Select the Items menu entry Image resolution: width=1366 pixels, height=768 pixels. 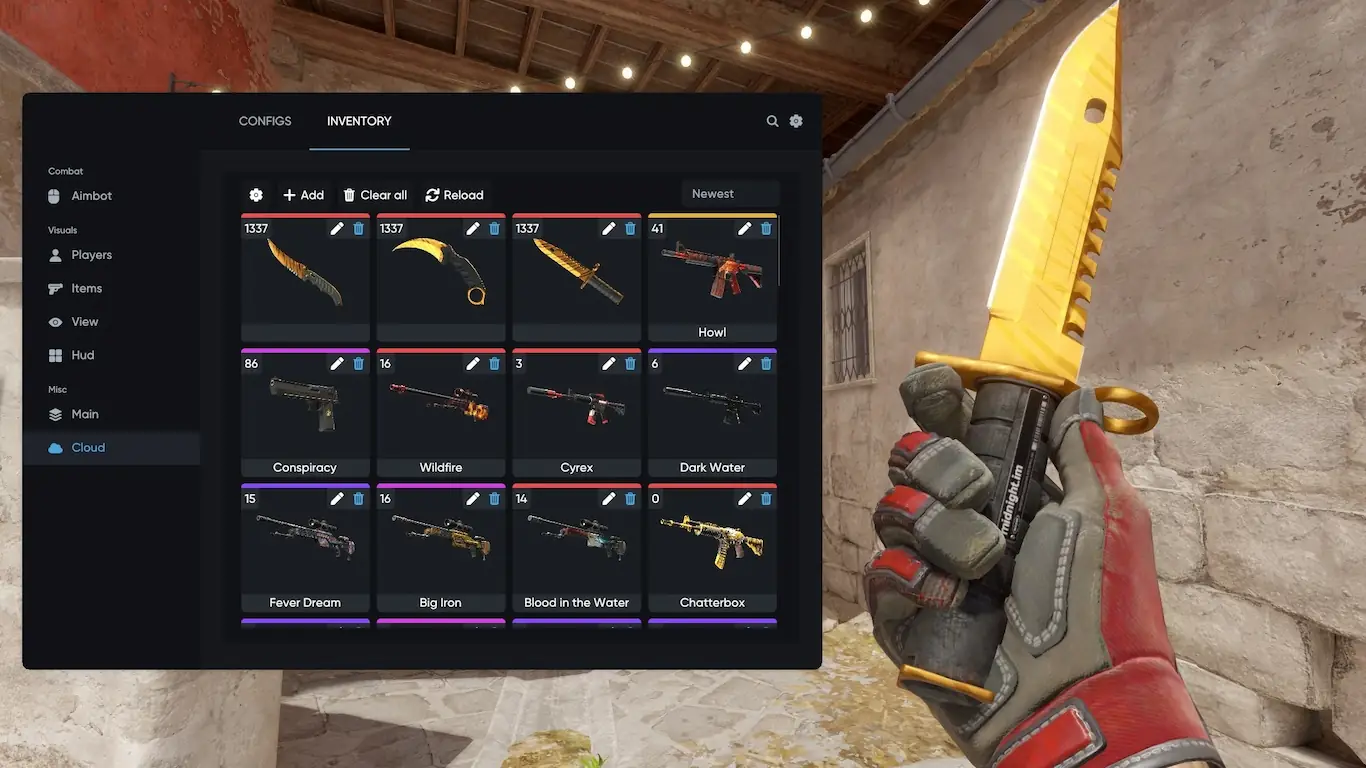pyautogui.click(x=86, y=288)
